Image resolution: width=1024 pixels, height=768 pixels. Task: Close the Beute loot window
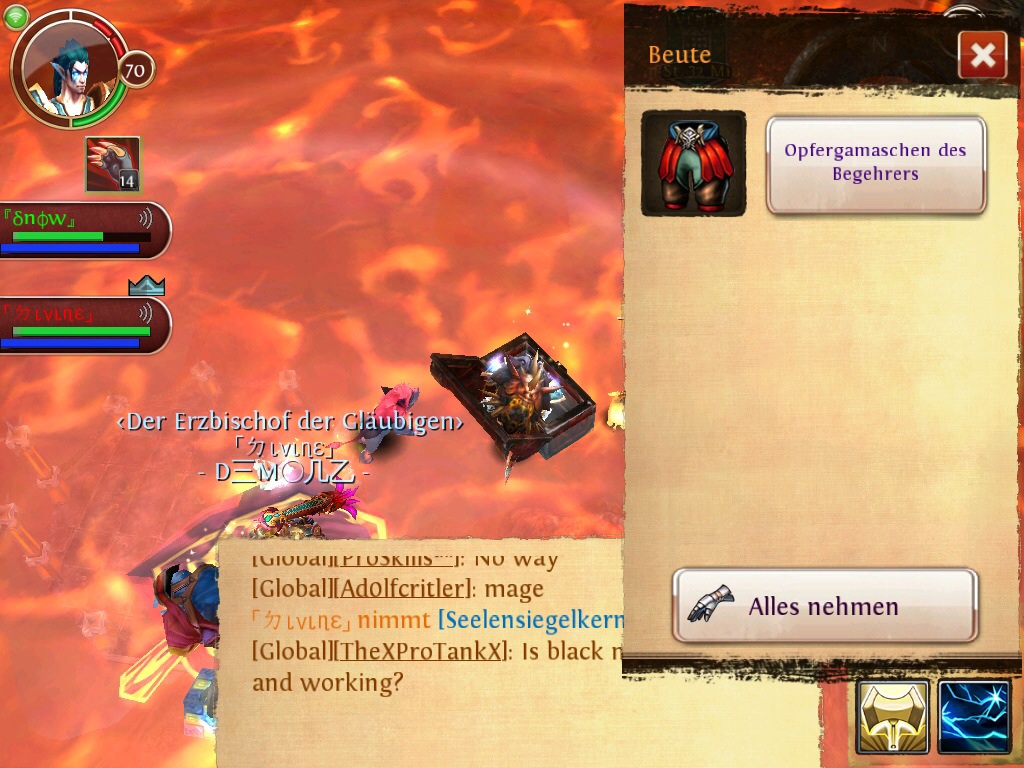click(982, 55)
